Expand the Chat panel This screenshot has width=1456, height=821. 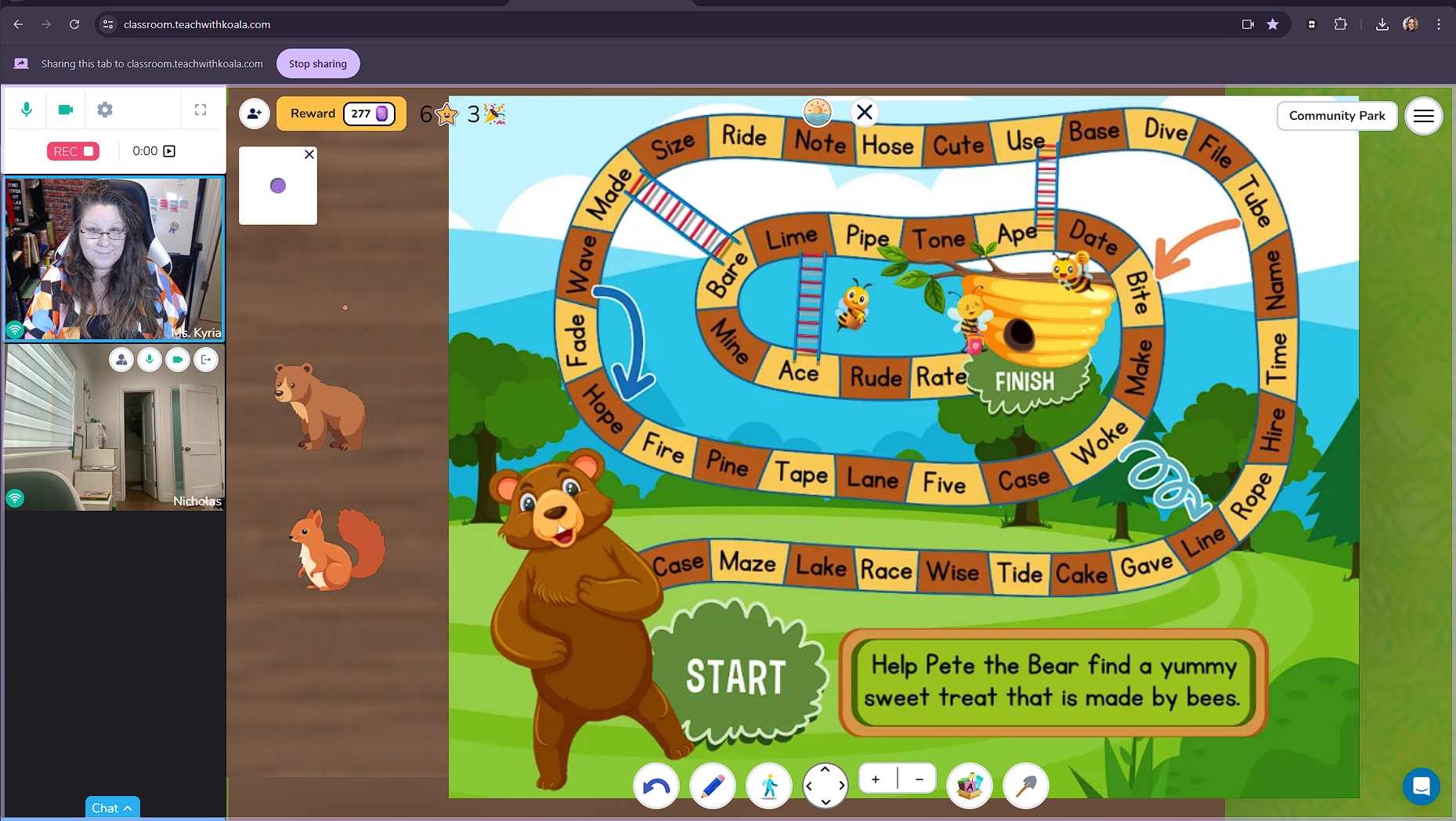point(112,808)
